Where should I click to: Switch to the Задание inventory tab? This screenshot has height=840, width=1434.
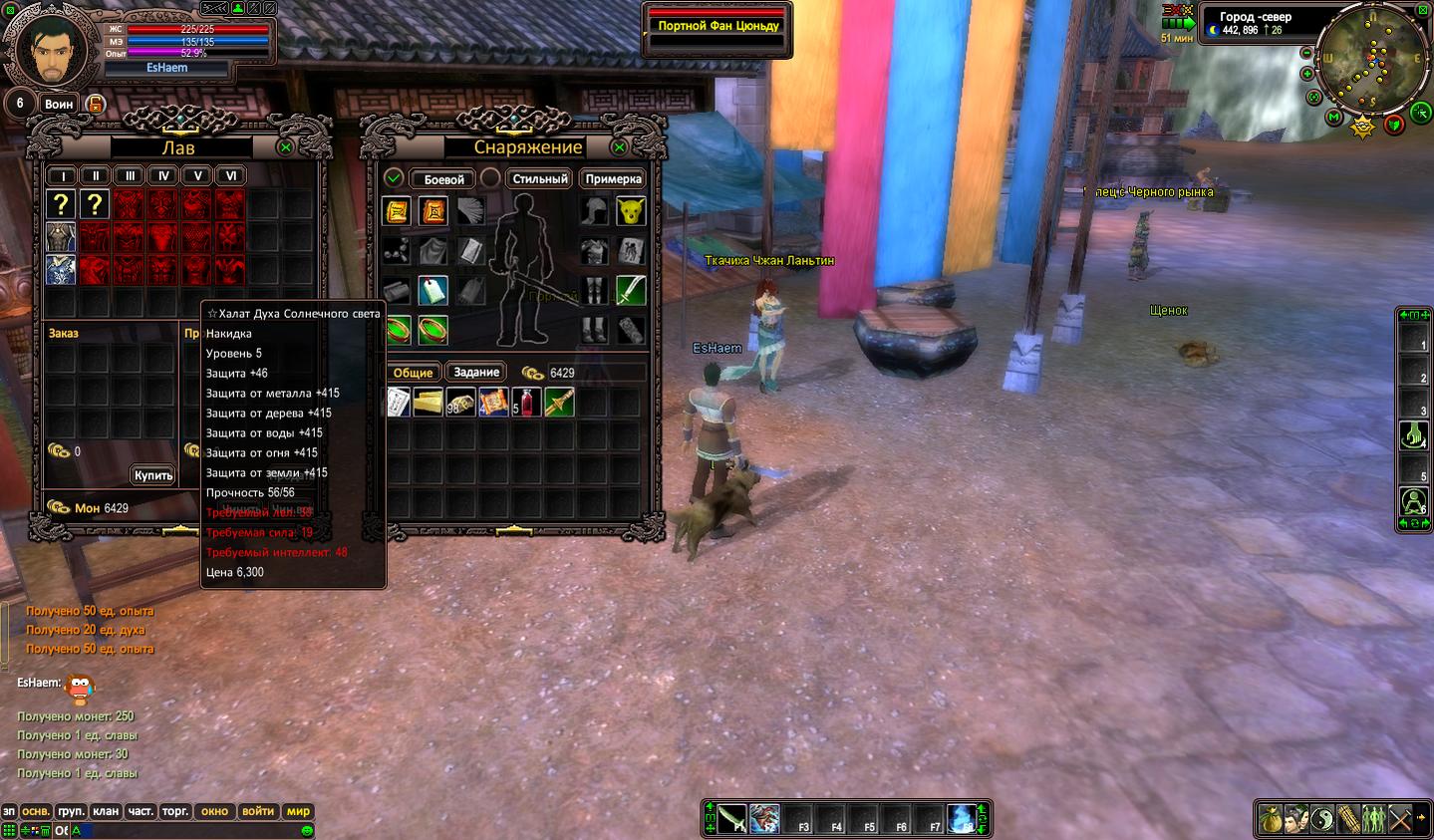tap(476, 373)
